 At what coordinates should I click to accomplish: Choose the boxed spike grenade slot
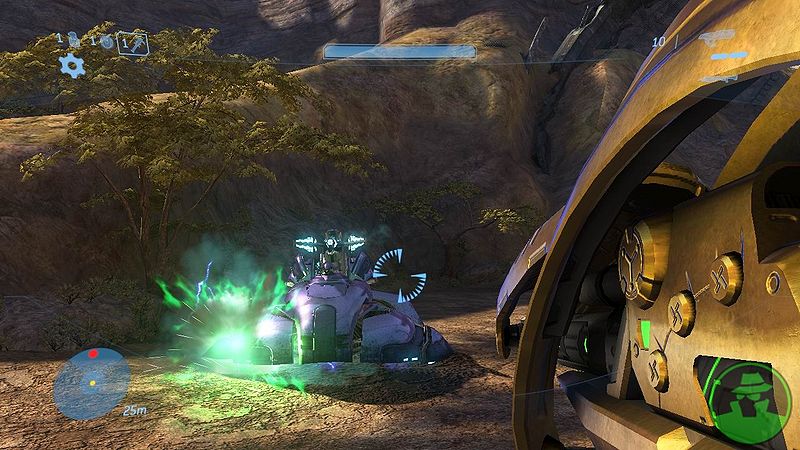(132, 41)
